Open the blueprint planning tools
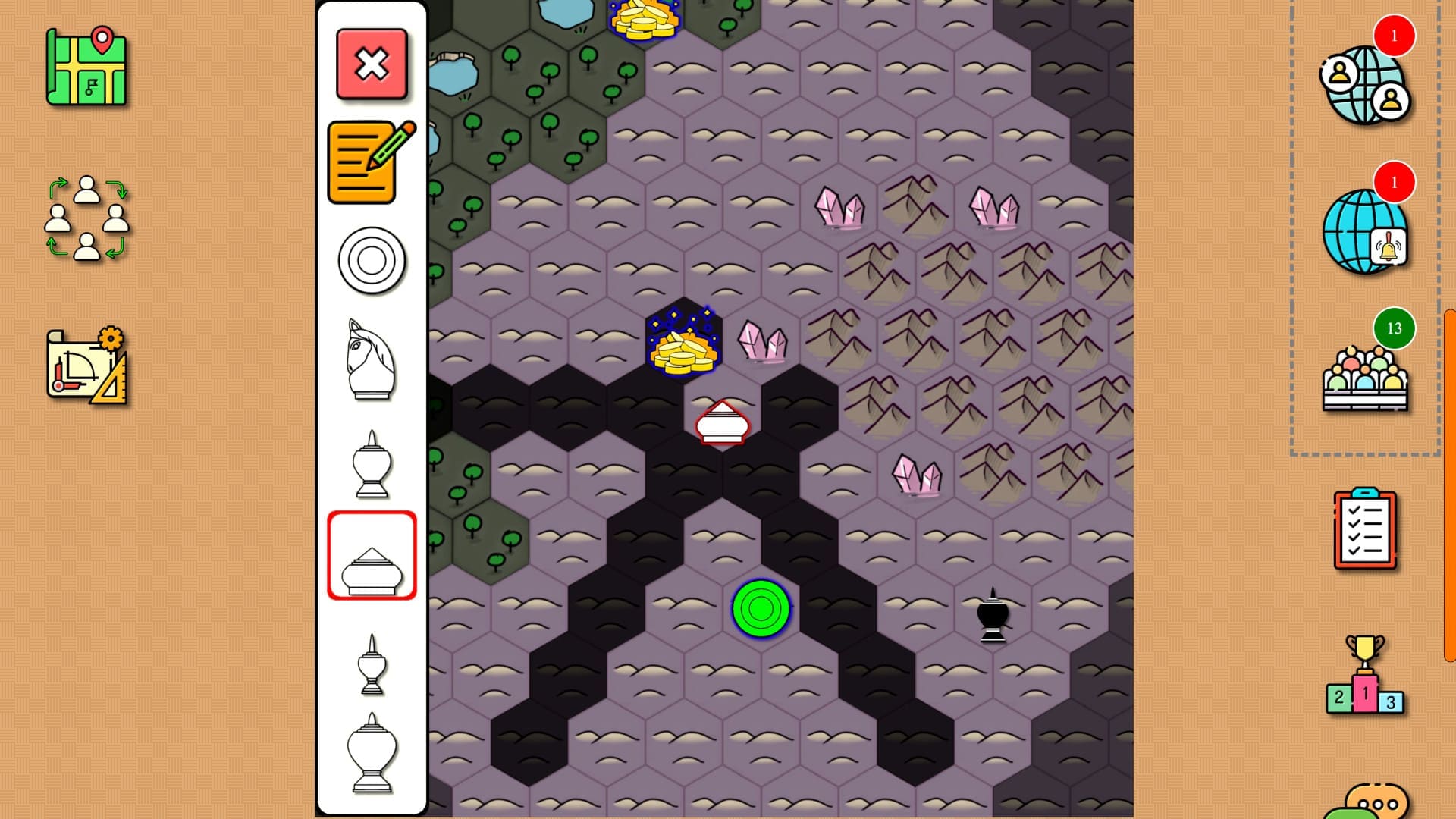 click(86, 362)
